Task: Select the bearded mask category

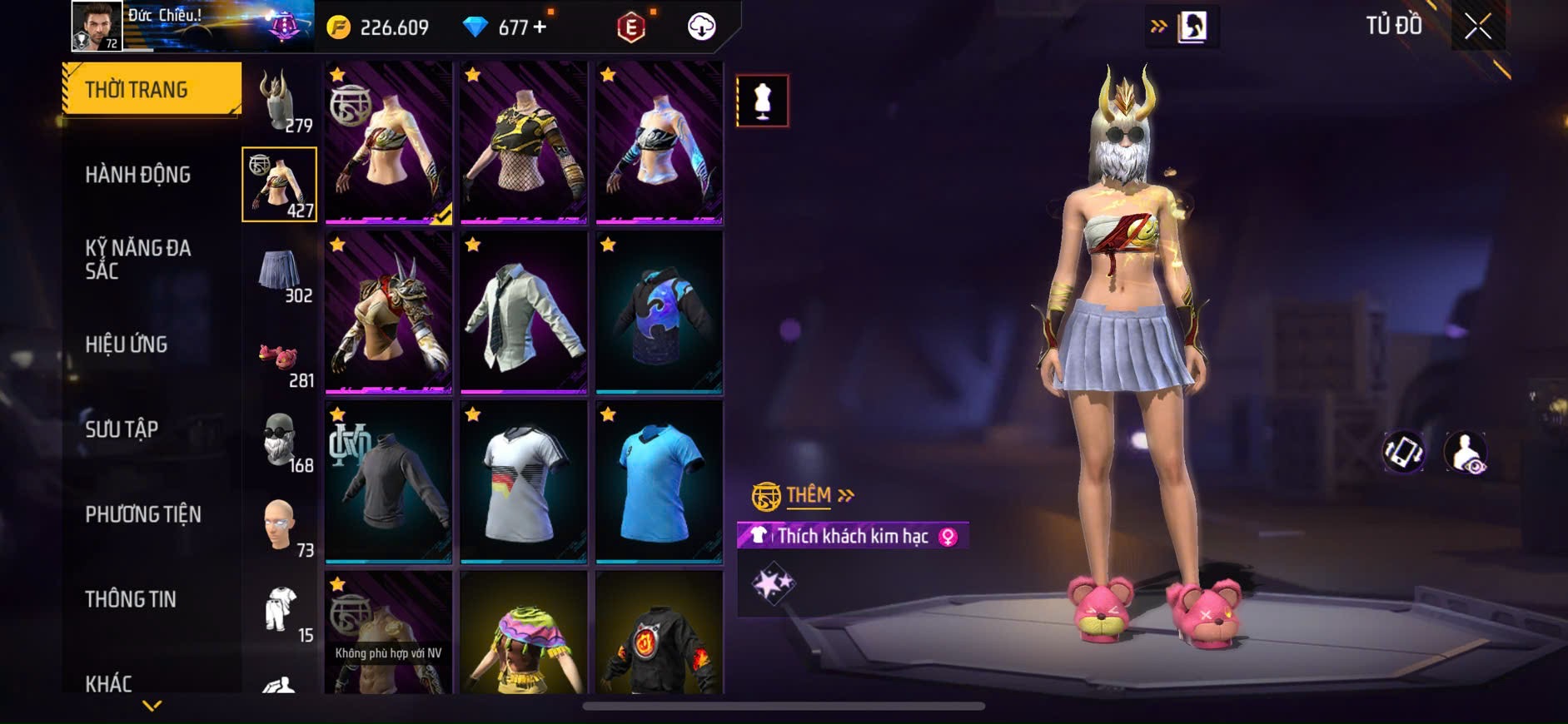Action: pyautogui.click(x=280, y=443)
